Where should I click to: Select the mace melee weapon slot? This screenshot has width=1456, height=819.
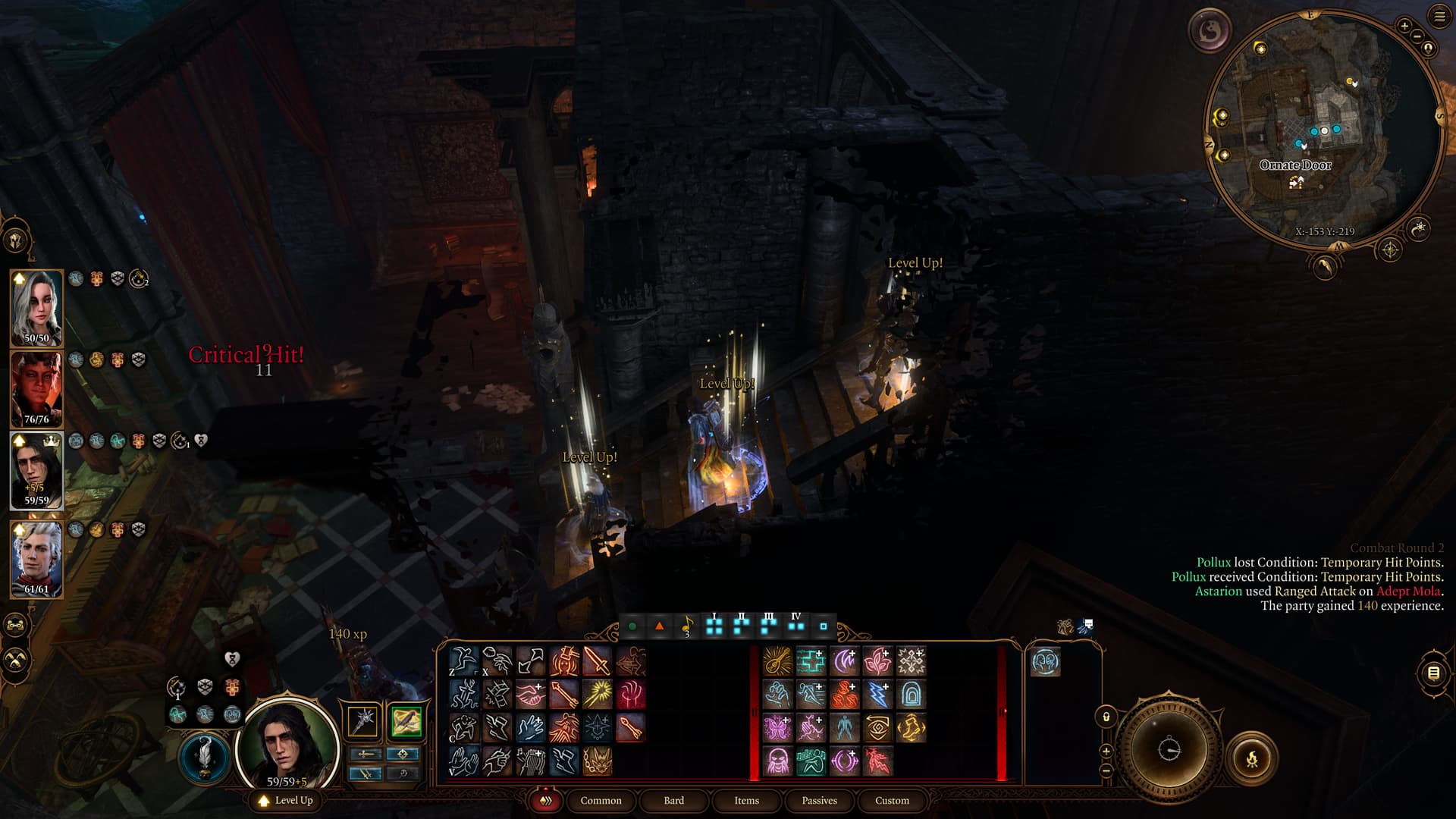[363, 721]
